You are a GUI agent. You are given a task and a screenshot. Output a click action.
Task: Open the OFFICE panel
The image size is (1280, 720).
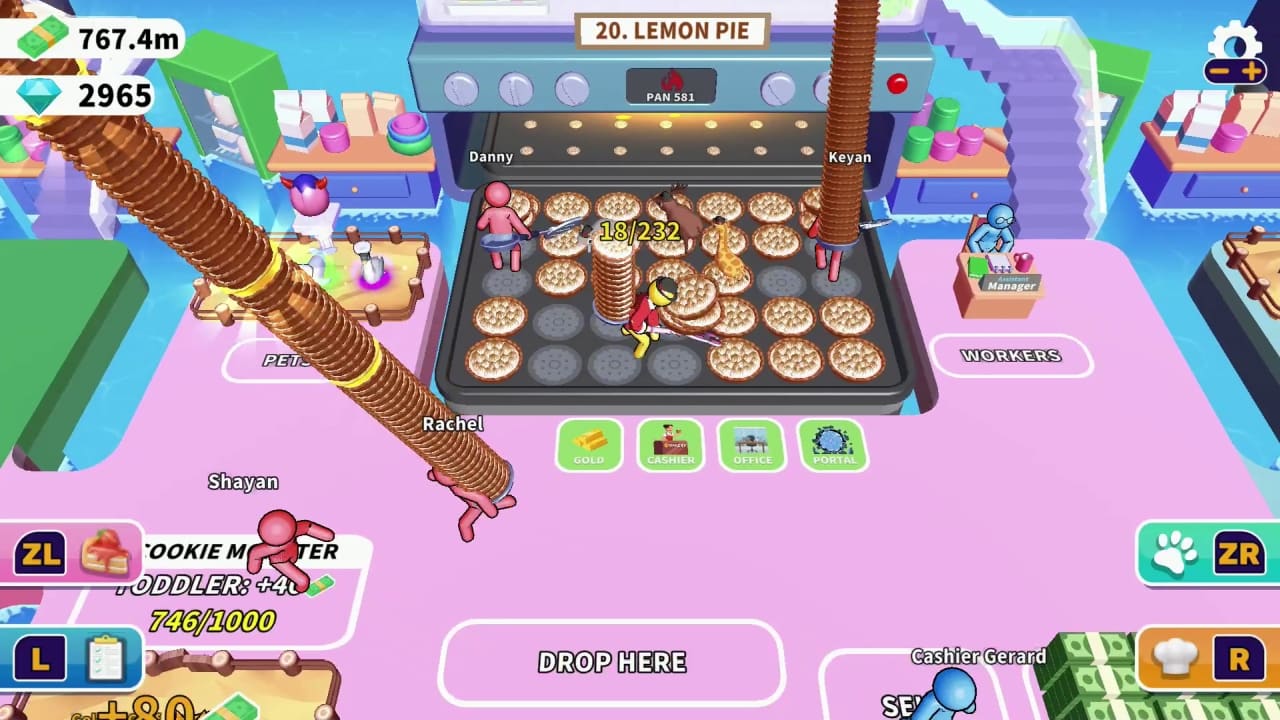[x=751, y=446]
